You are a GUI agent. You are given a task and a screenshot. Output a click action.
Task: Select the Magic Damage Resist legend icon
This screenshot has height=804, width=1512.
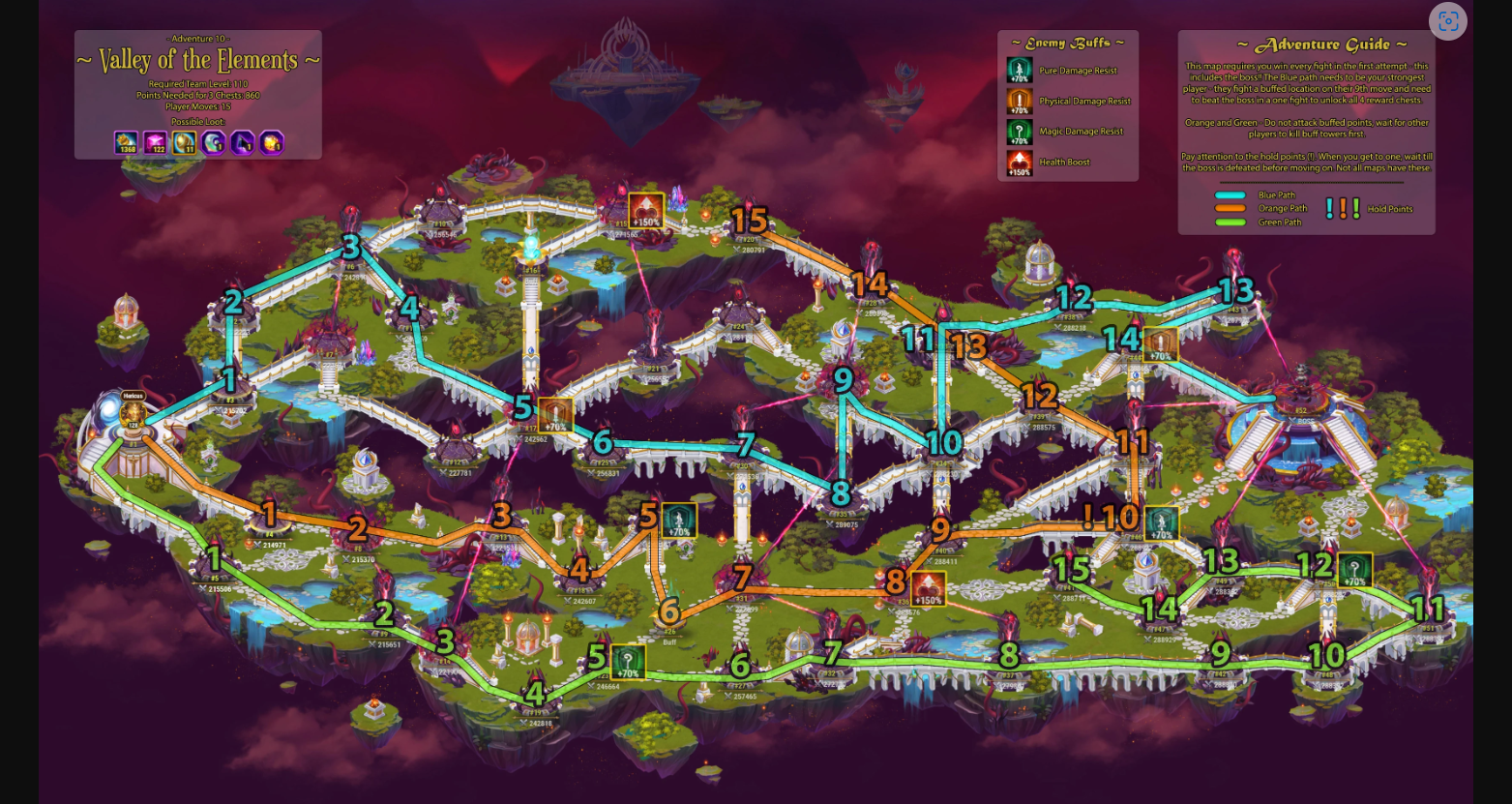[x=1020, y=132]
